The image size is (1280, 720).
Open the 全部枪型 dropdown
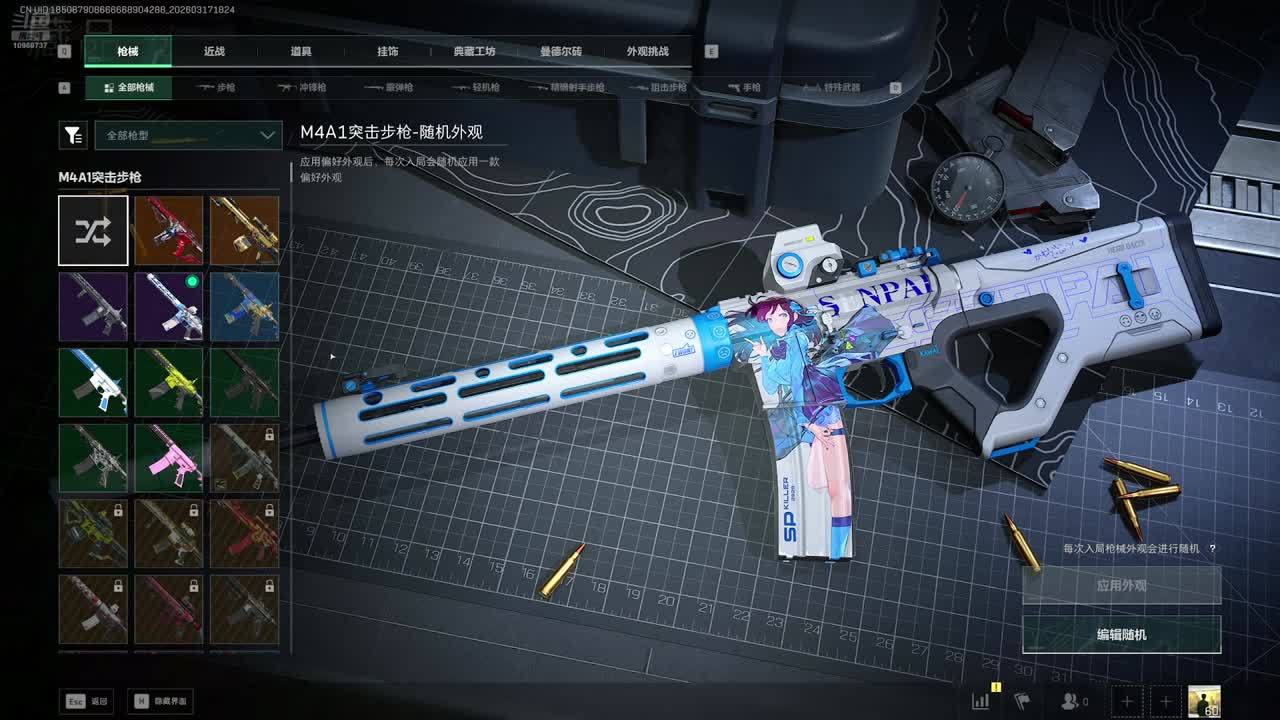click(x=188, y=135)
